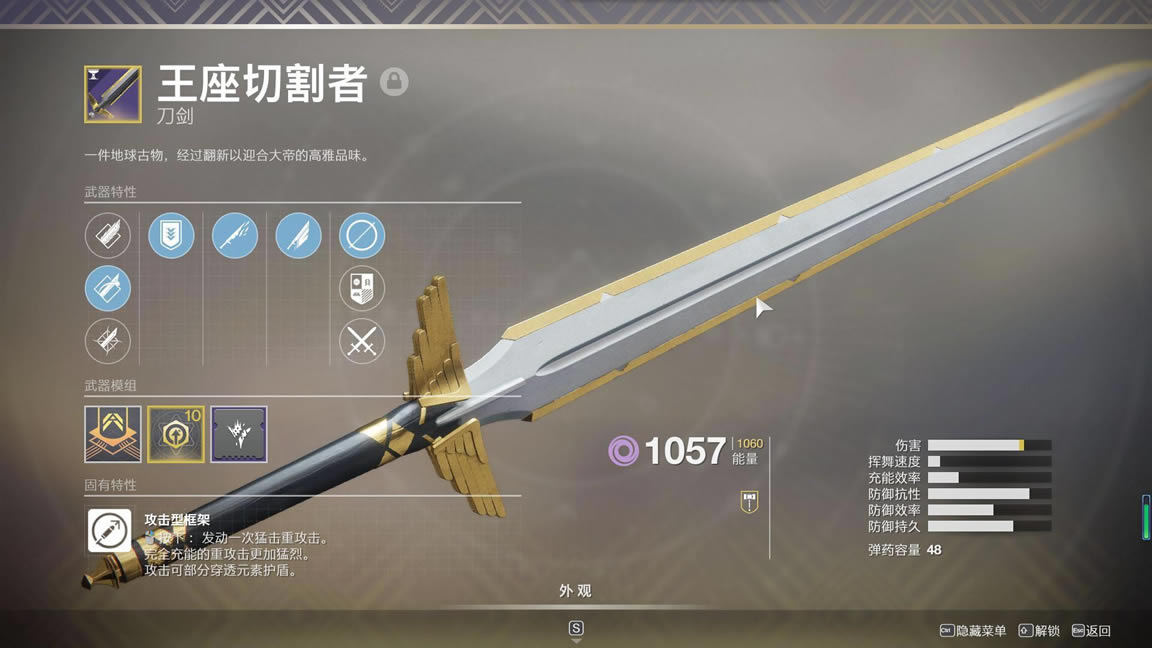Viewport: 1152px width, 648px height.
Task: Select the crossed-out circle tracker option
Action: click(362, 236)
